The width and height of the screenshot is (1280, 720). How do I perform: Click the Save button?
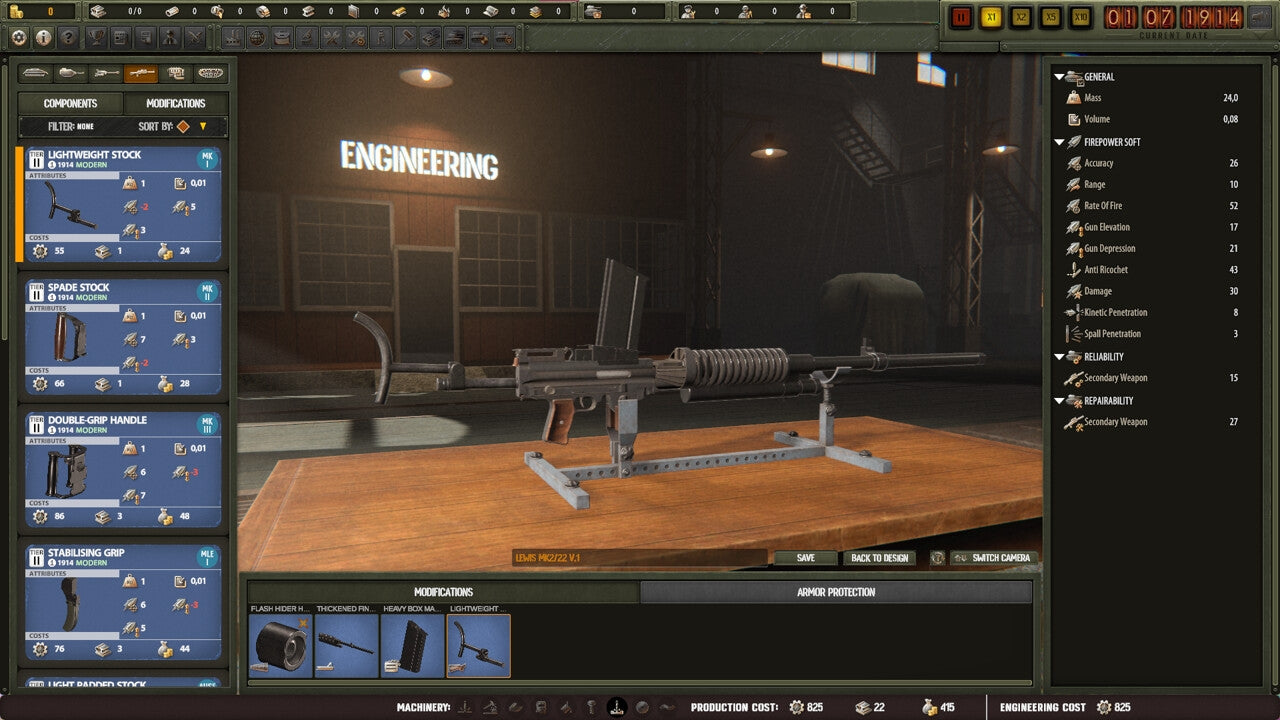coord(806,558)
